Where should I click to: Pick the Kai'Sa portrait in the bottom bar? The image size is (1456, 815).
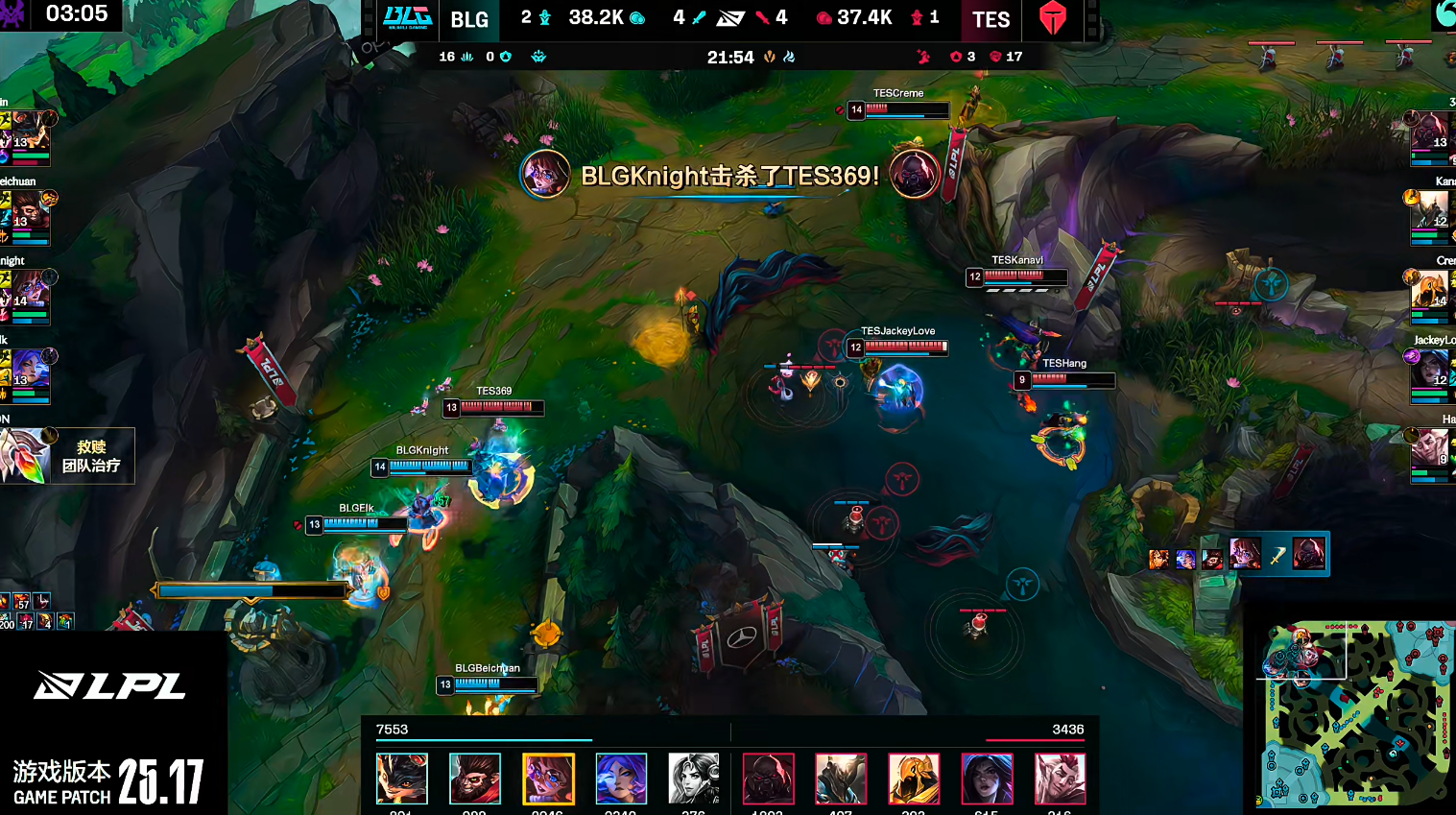pyautogui.click(x=987, y=779)
